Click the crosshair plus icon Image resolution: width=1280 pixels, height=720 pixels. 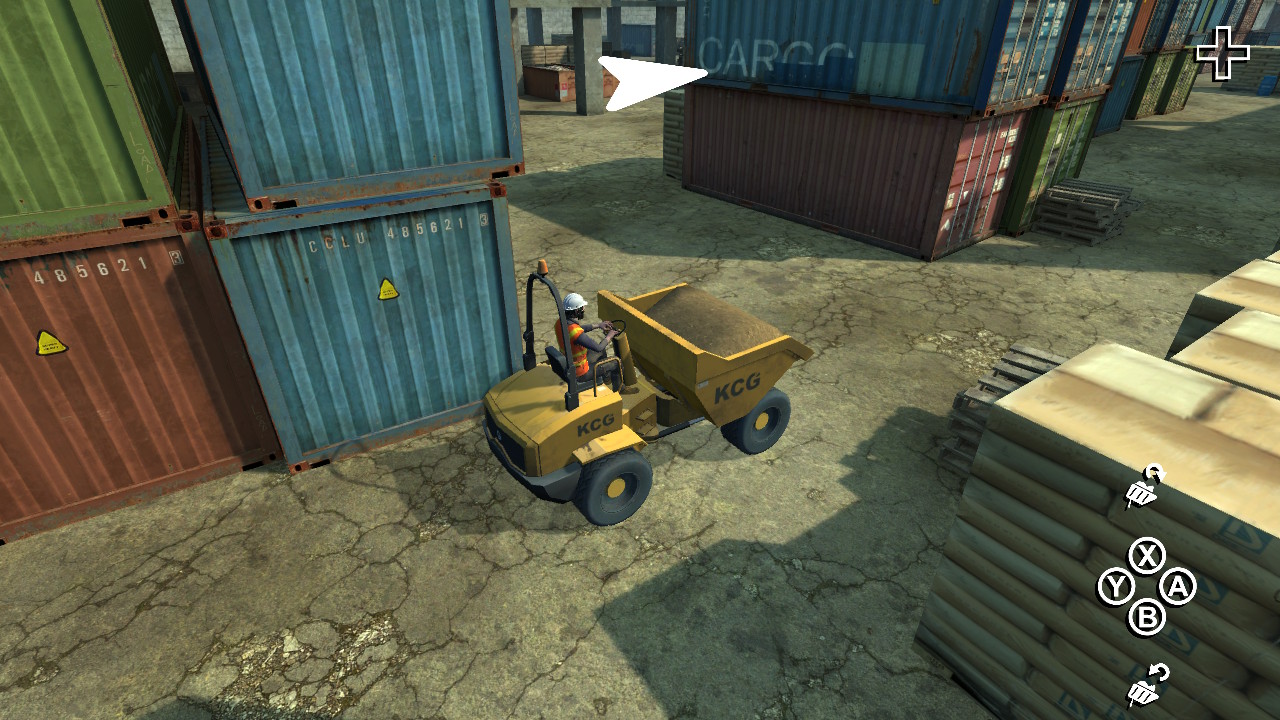click(1224, 49)
